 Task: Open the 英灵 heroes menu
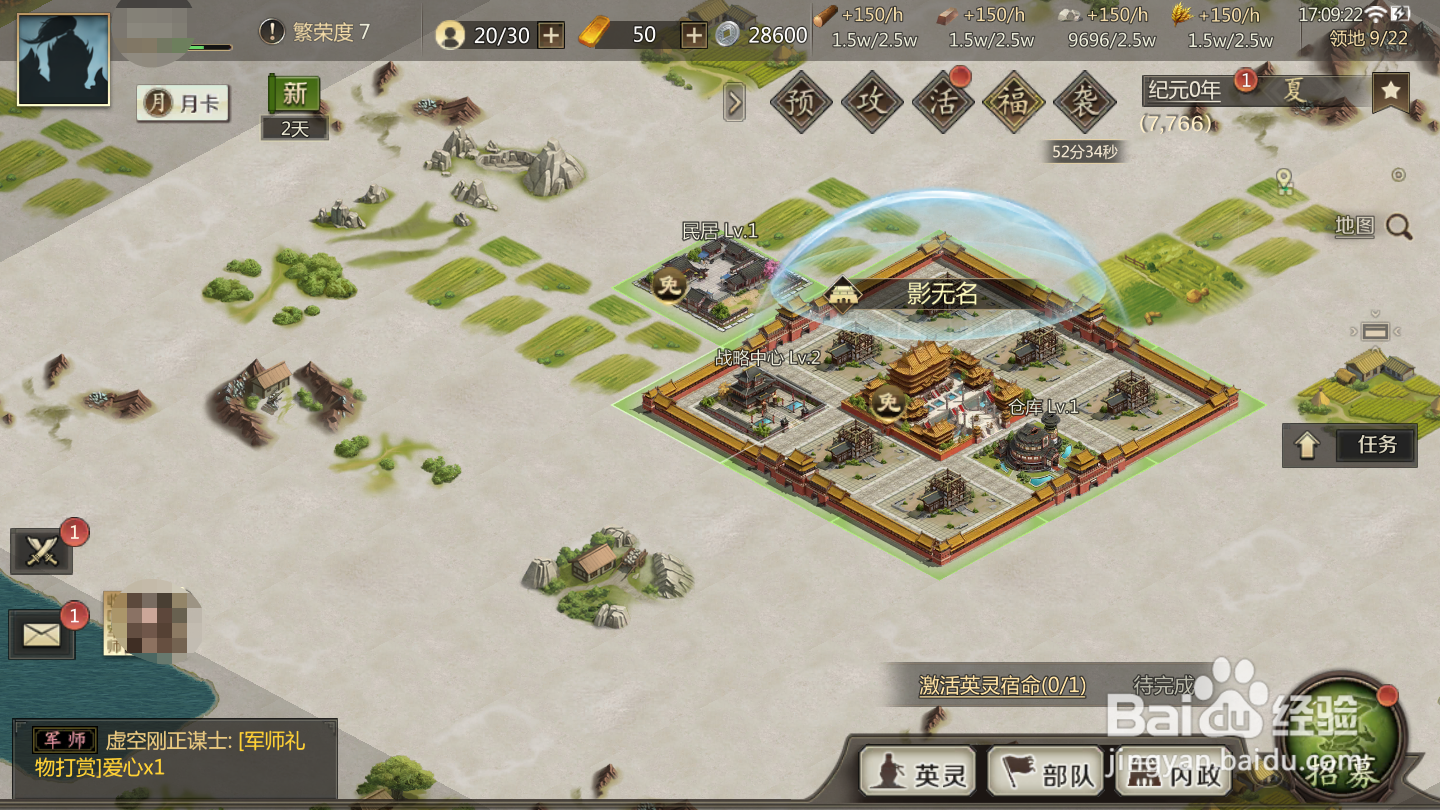(x=919, y=775)
